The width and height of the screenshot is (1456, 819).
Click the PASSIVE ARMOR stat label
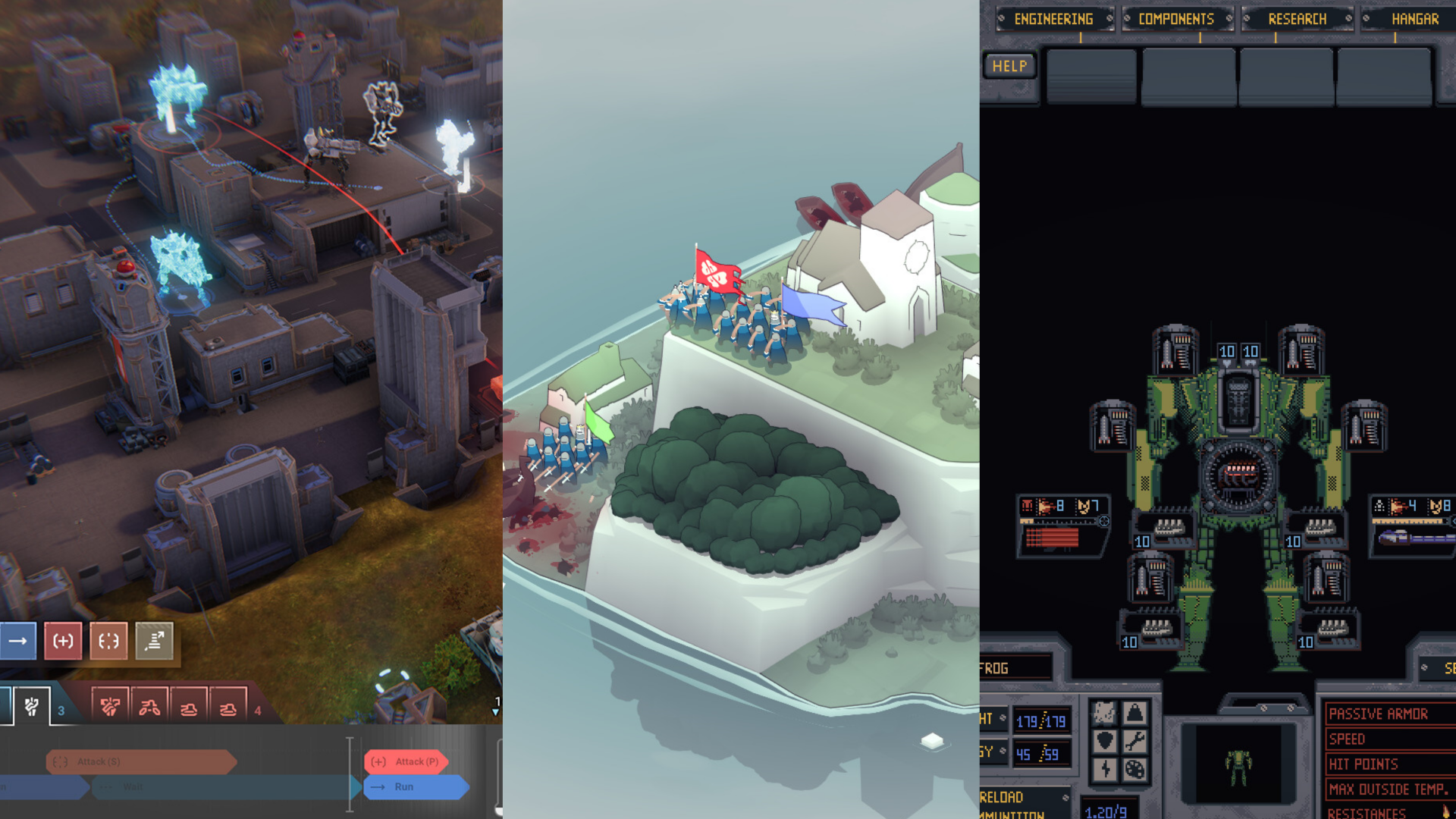point(1379,714)
